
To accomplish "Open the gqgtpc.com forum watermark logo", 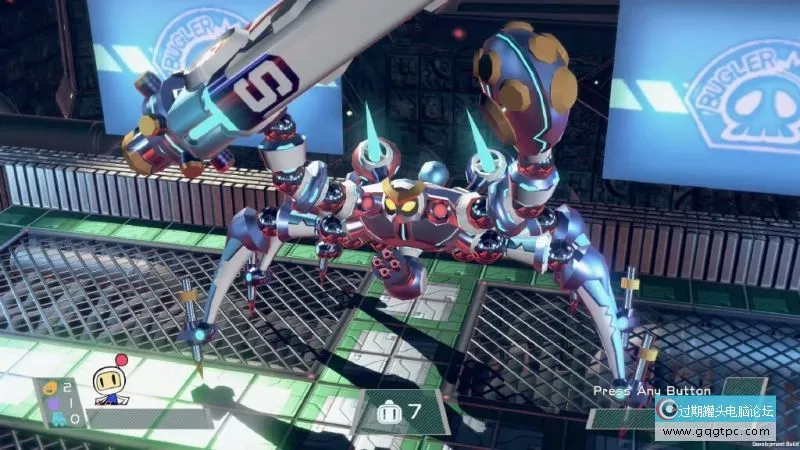I will [x=713, y=418].
